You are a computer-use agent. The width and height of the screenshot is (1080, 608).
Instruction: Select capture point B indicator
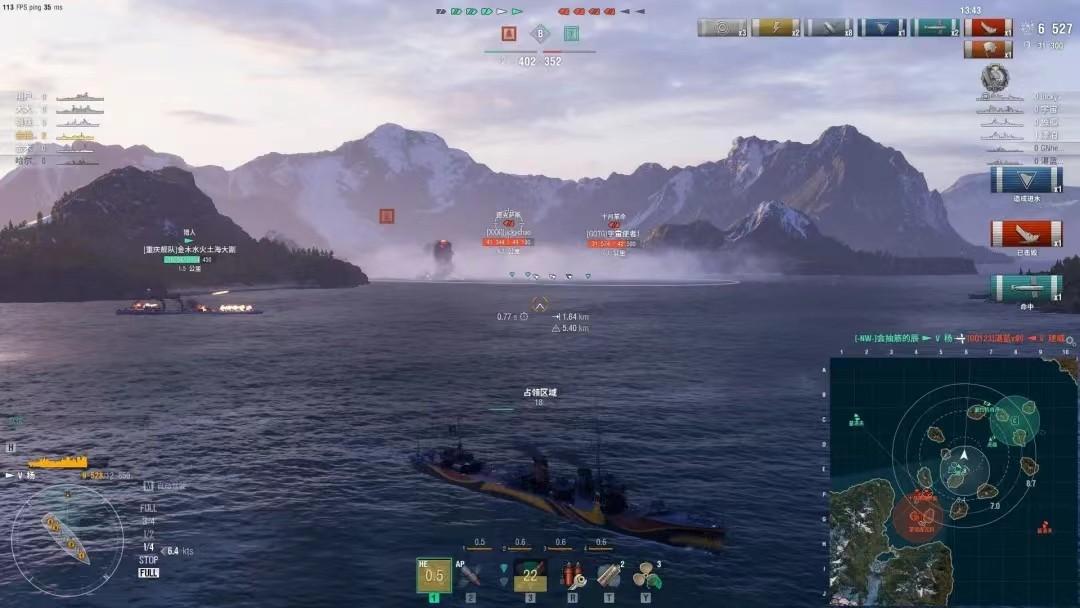[540, 33]
